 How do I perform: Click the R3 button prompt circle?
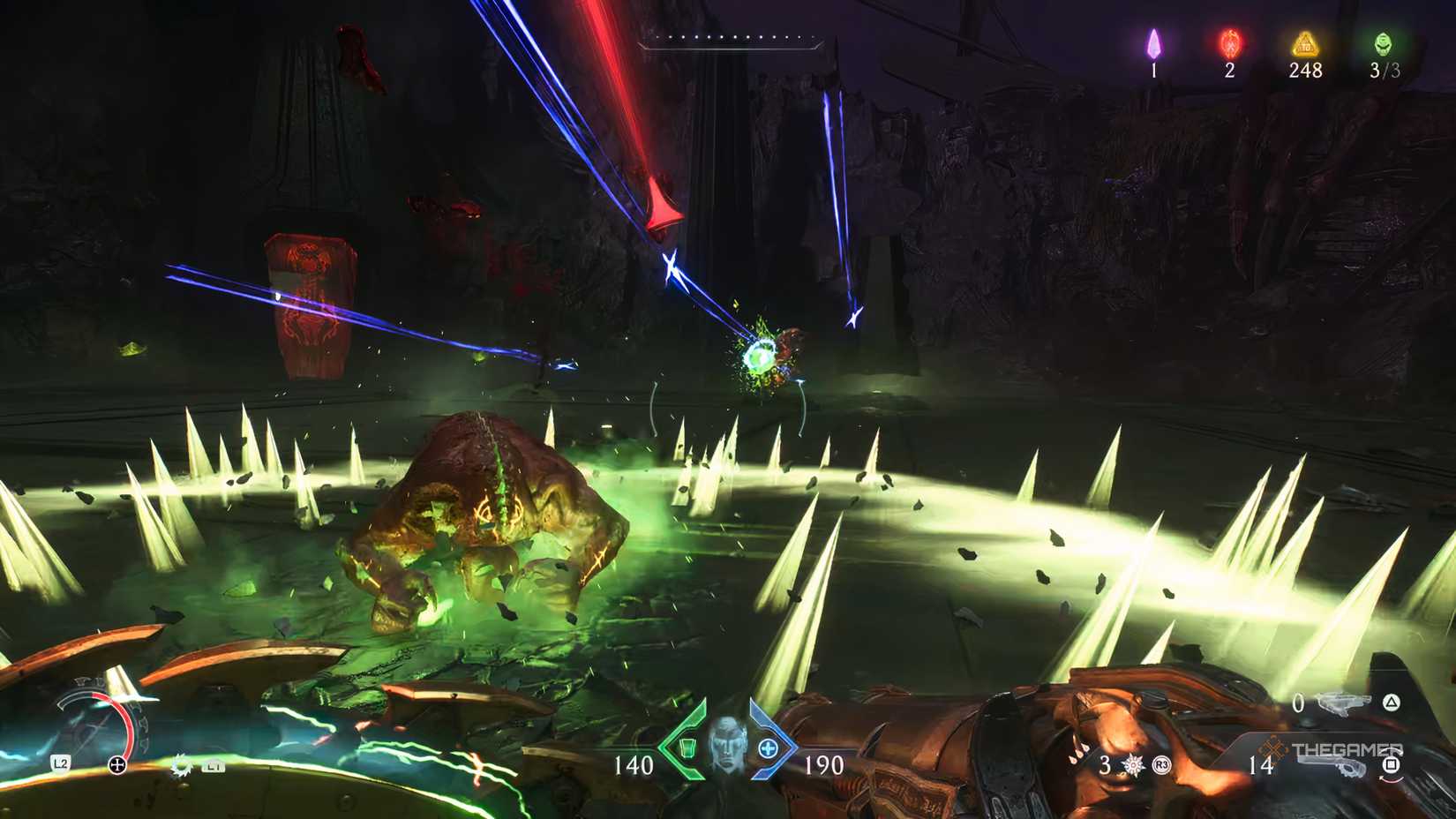pyautogui.click(x=1160, y=766)
